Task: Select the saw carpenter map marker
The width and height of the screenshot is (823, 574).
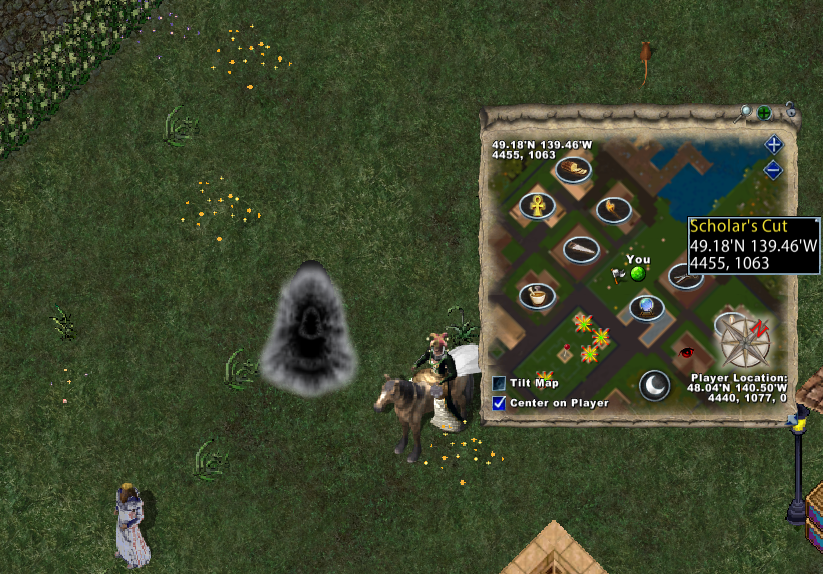Action: pyautogui.click(x=580, y=248)
